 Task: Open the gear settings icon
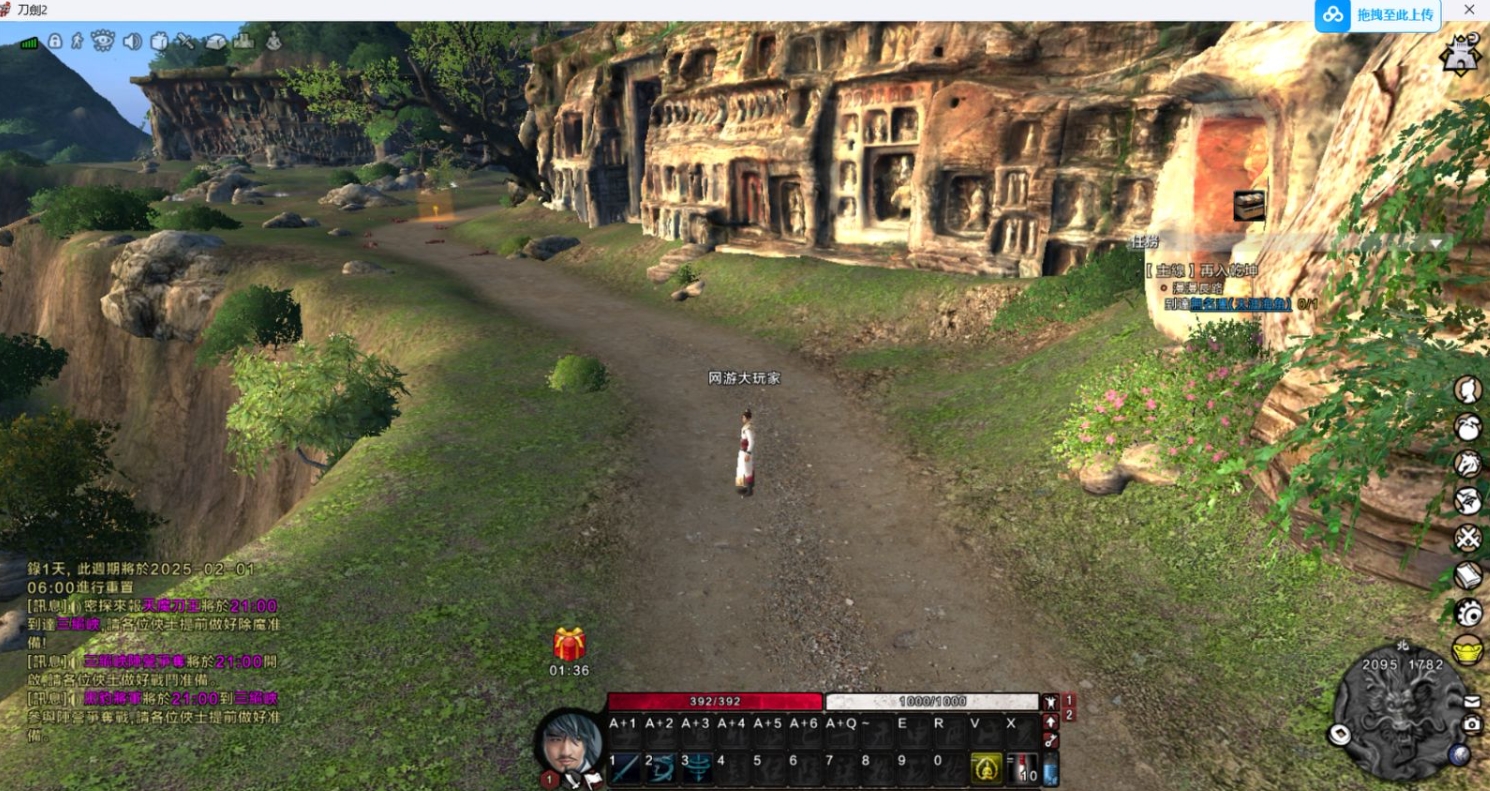click(1467, 612)
